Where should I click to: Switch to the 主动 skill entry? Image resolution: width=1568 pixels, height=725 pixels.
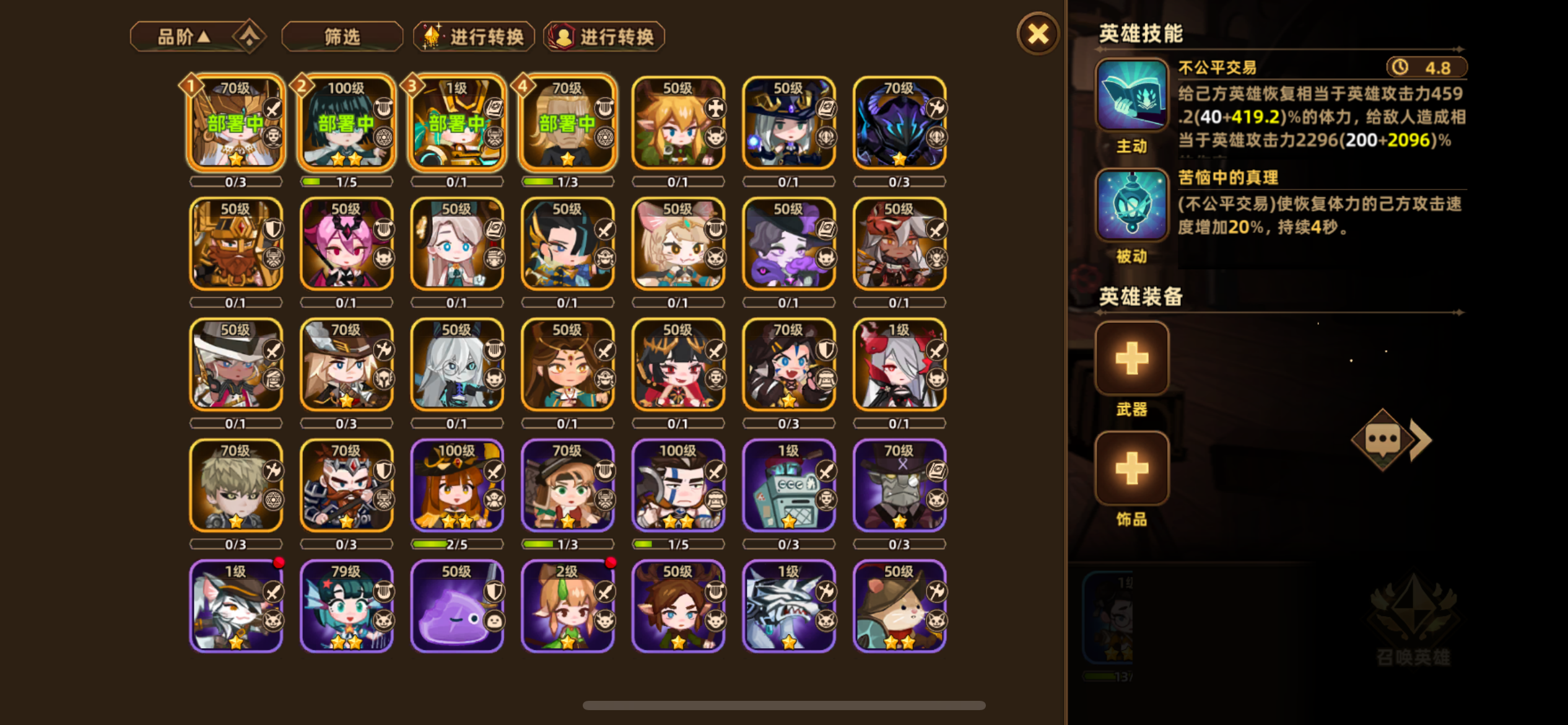coord(1131,147)
